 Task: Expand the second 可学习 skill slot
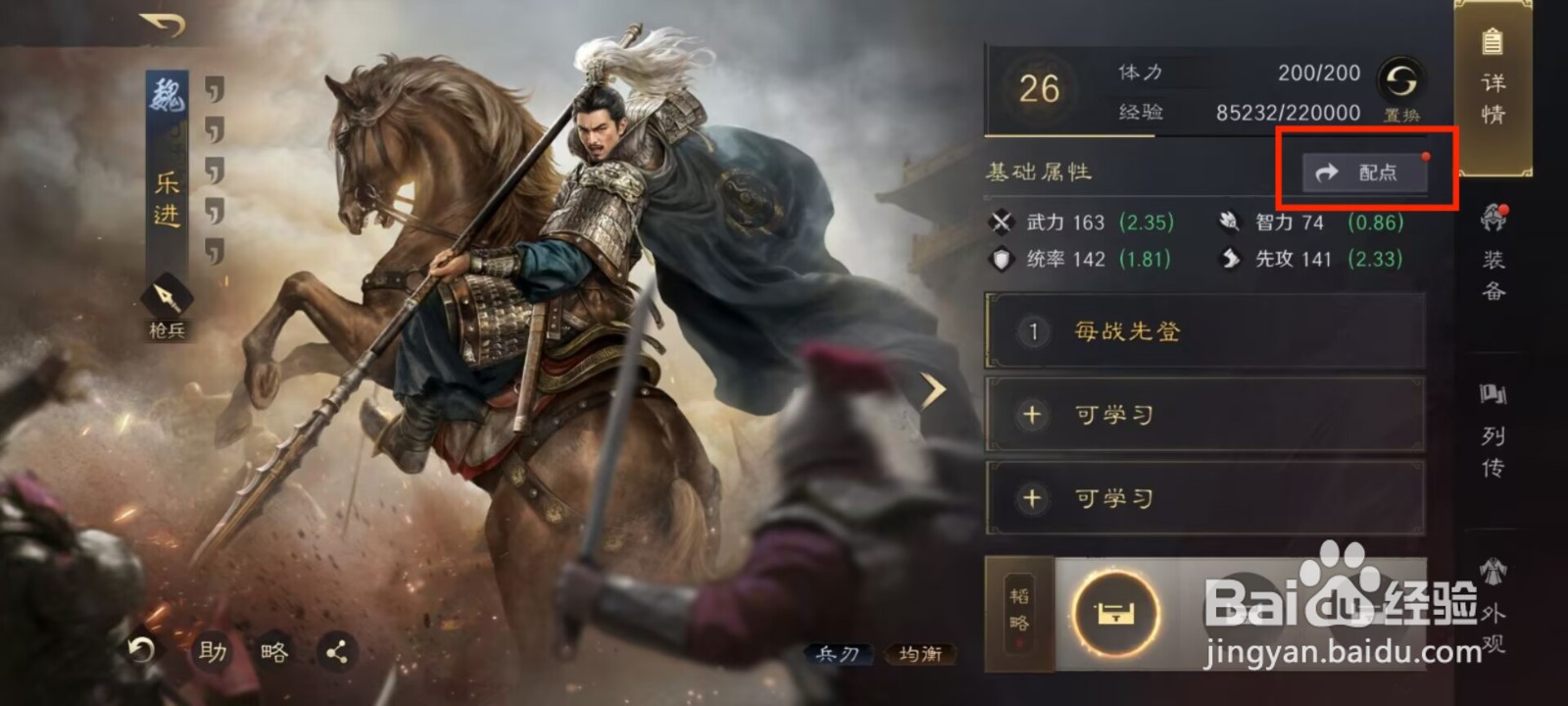tap(1203, 498)
